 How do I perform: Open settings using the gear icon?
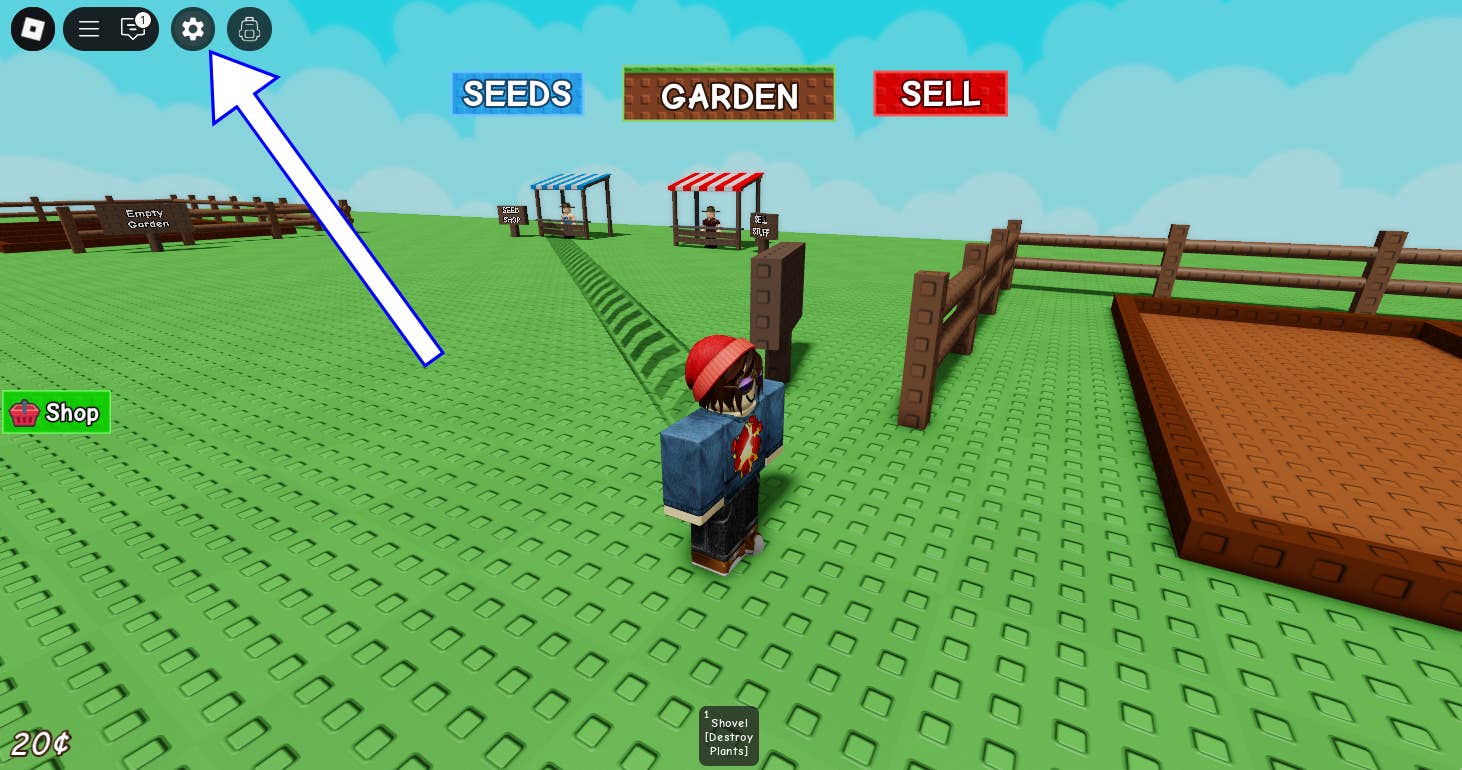click(193, 29)
